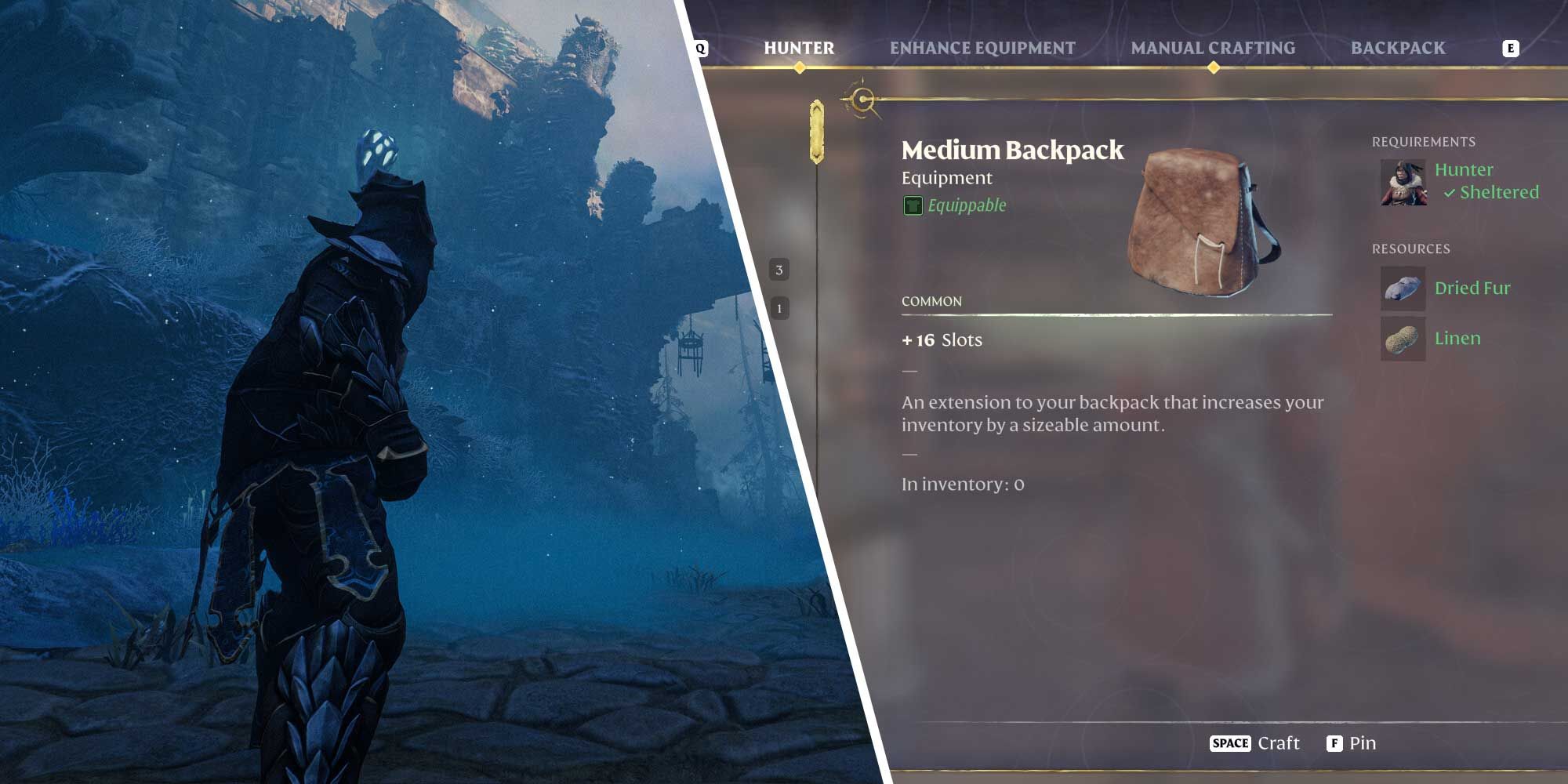The image size is (1568, 784).
Task: Click the diamond marker under the Hunter tab
Action: pos(799,68)
